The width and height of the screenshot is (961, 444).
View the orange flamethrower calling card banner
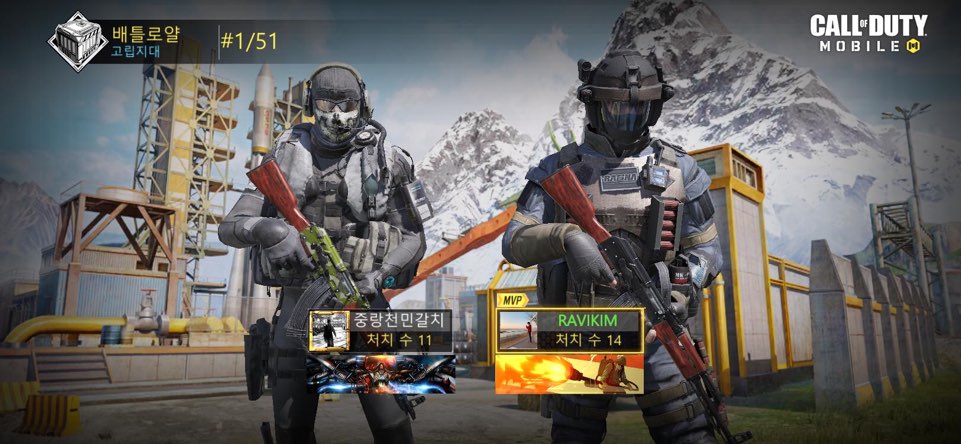tap(568, 372)
